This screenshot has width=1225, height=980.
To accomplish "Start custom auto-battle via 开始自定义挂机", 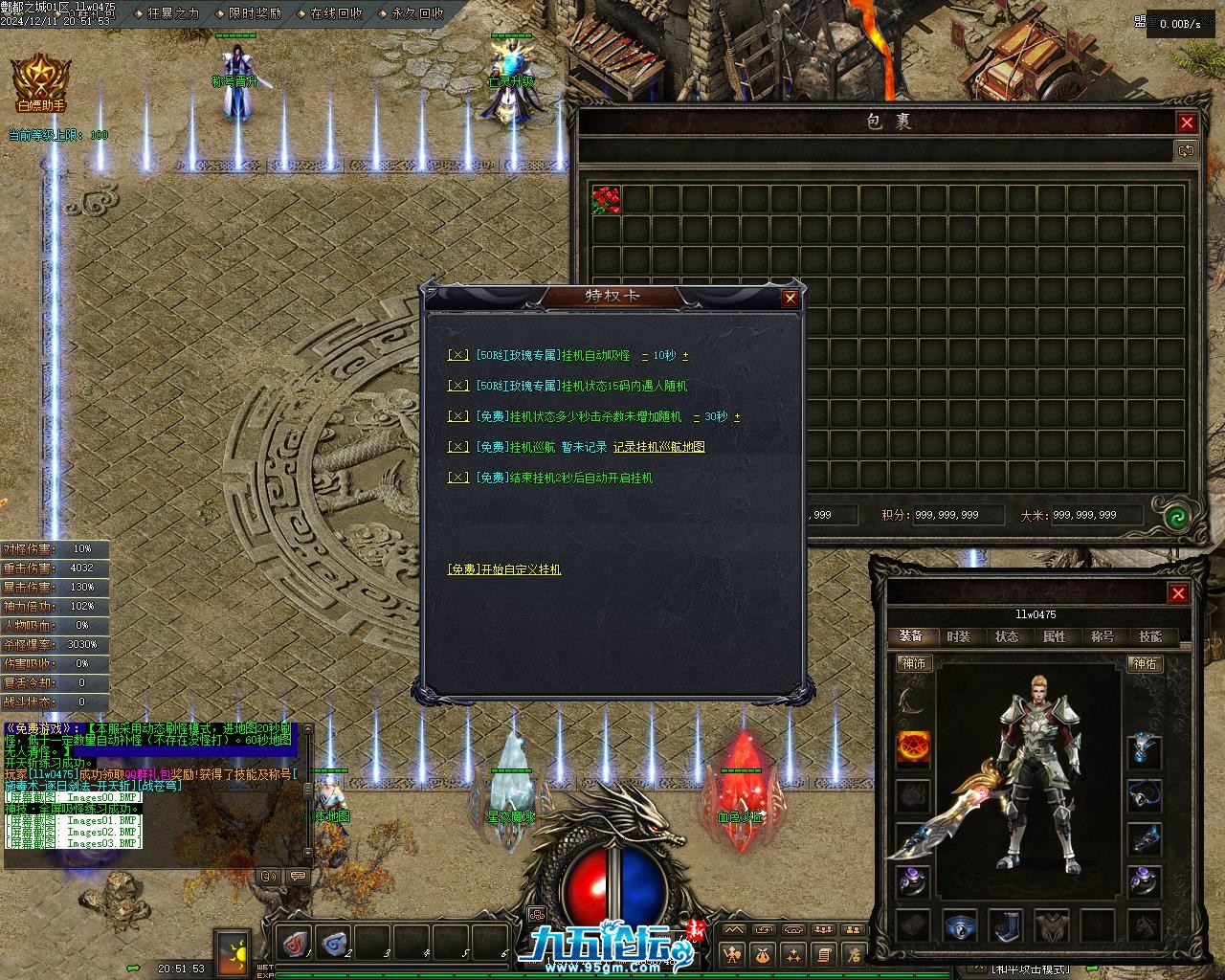I will tap(504, 569).
